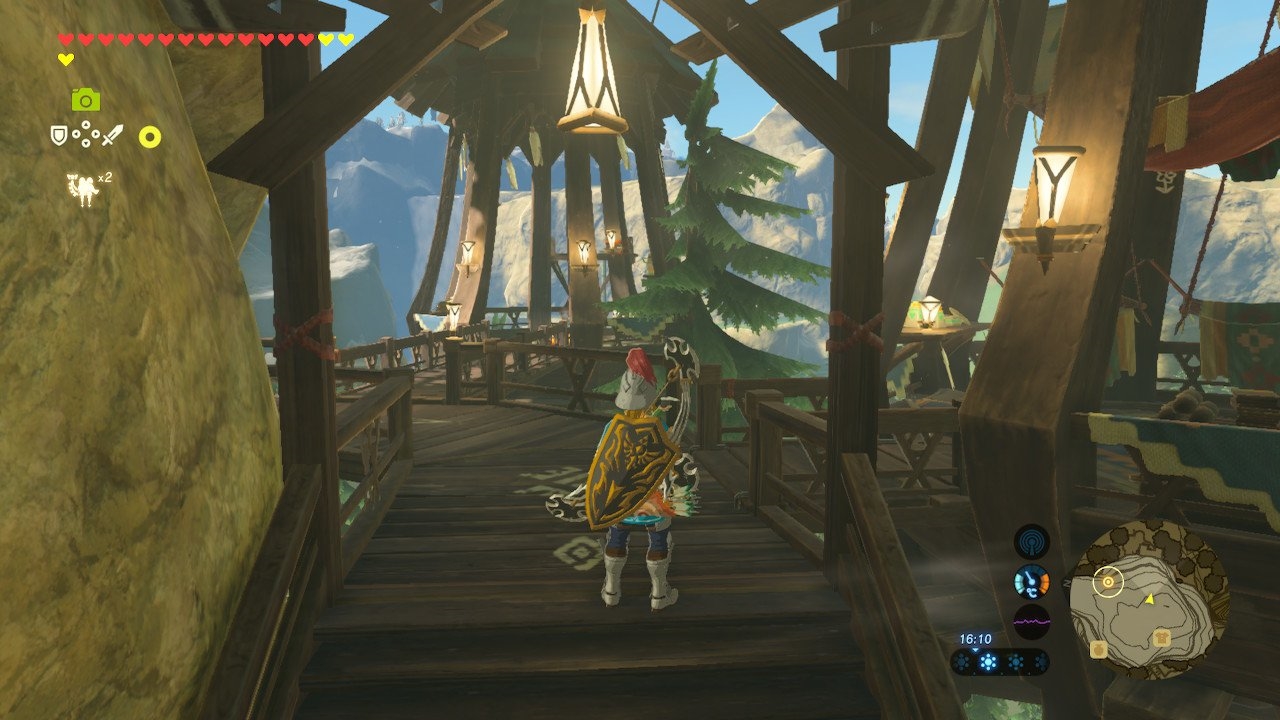Click the purple noise meter icon
This screenshot has height=720, width=1280.
(x=1031, y=621)
